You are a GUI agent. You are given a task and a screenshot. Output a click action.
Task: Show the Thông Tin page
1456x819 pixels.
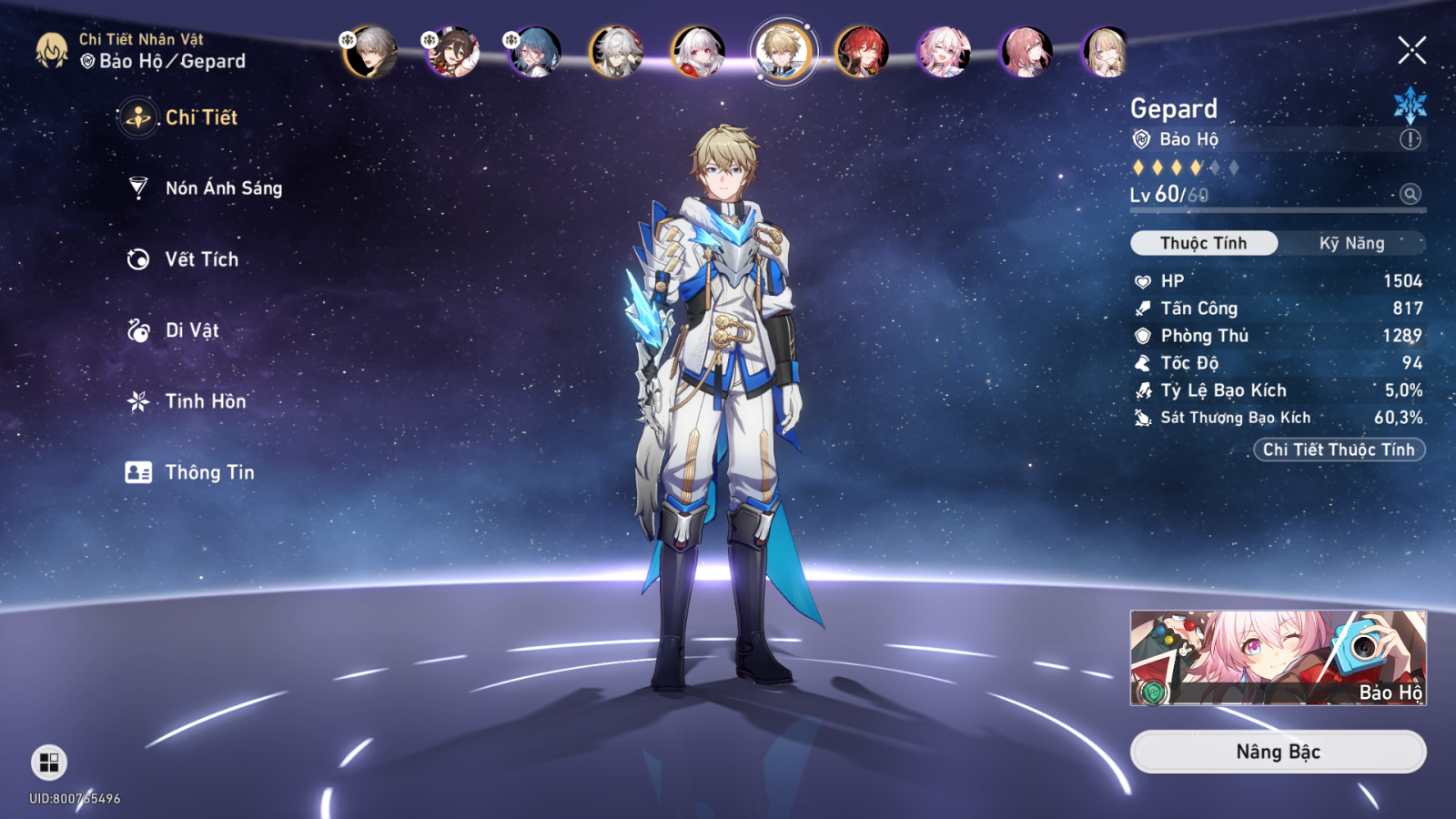click(208, 472)
